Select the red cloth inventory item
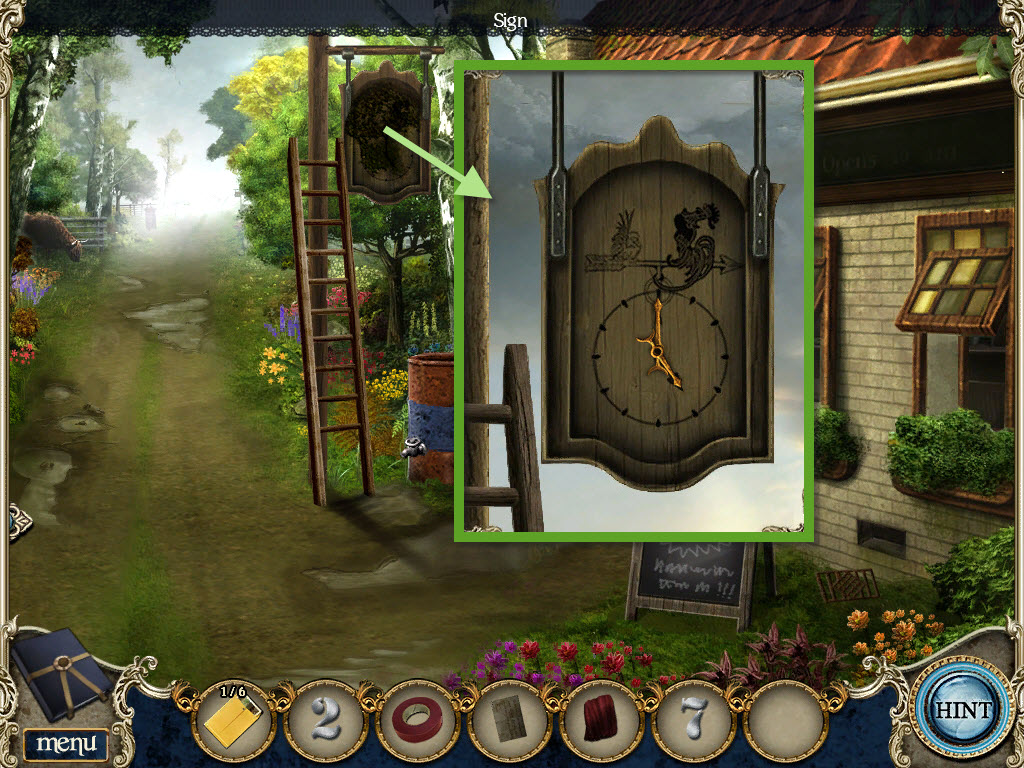This screenshot has width=1024, height=768. pos(600,720)
